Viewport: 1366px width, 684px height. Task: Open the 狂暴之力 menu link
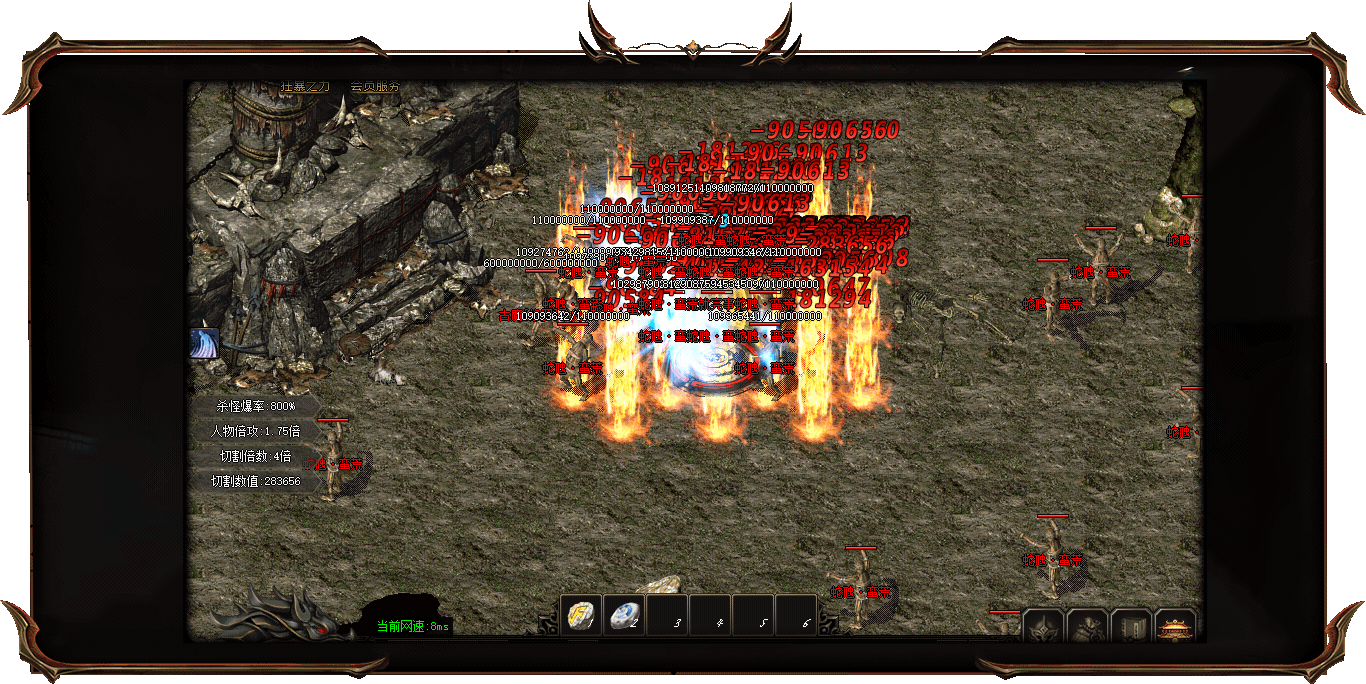[x=305, y=86]
